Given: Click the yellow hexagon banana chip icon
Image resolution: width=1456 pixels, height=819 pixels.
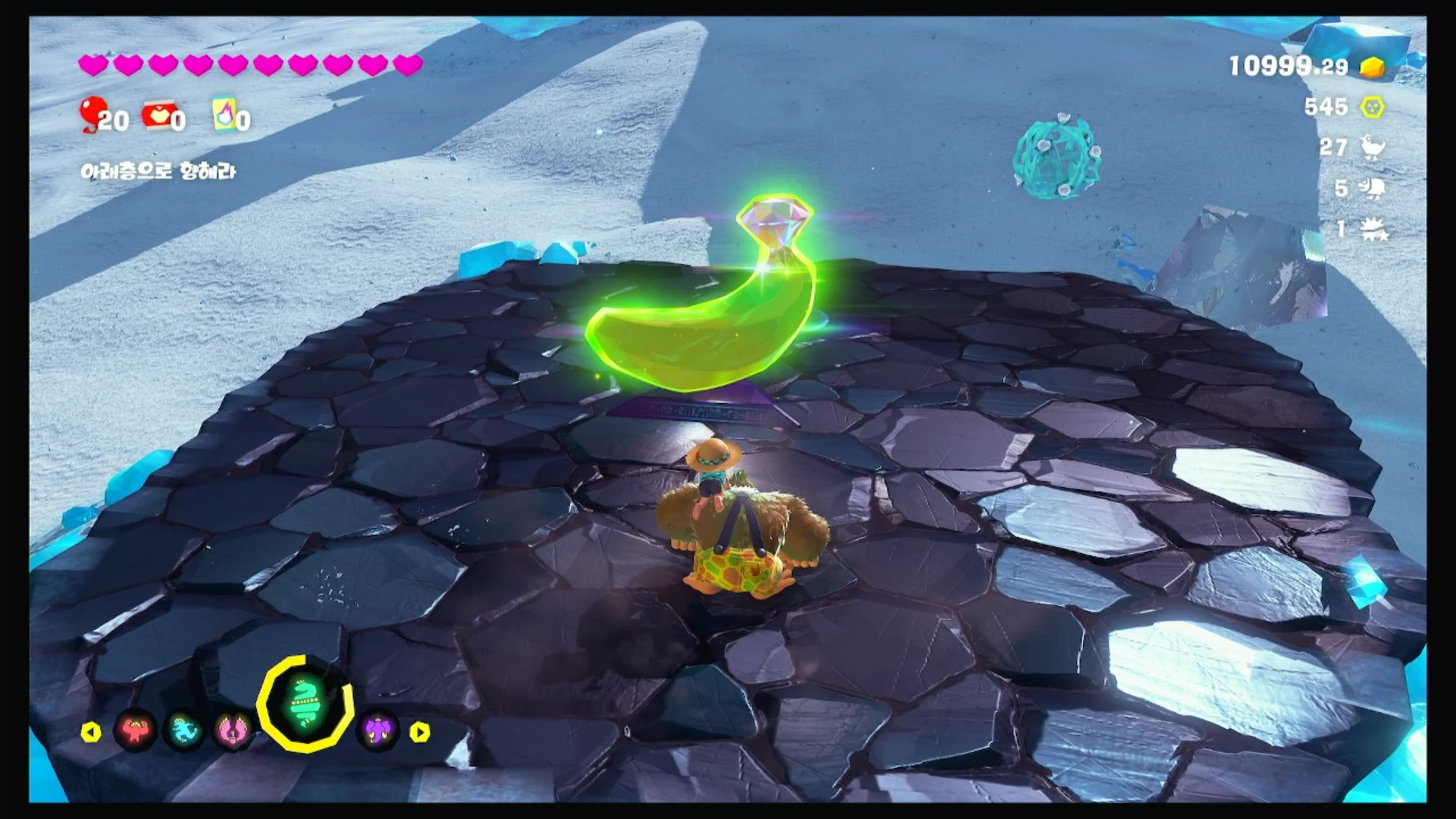Looking at the screenshot, I should [x=1372, y=107].
